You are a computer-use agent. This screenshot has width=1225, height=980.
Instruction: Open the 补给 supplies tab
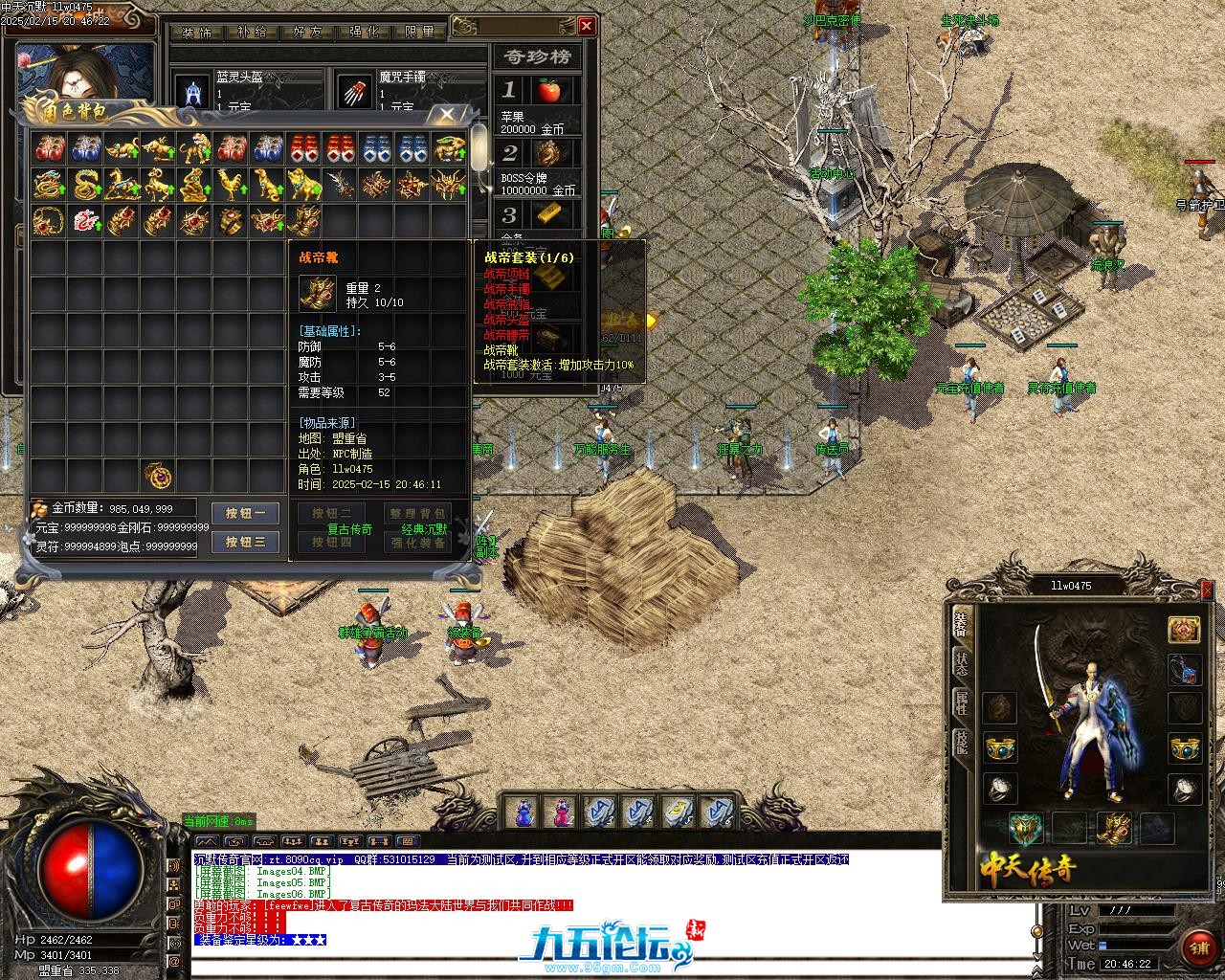coord(252,32)
